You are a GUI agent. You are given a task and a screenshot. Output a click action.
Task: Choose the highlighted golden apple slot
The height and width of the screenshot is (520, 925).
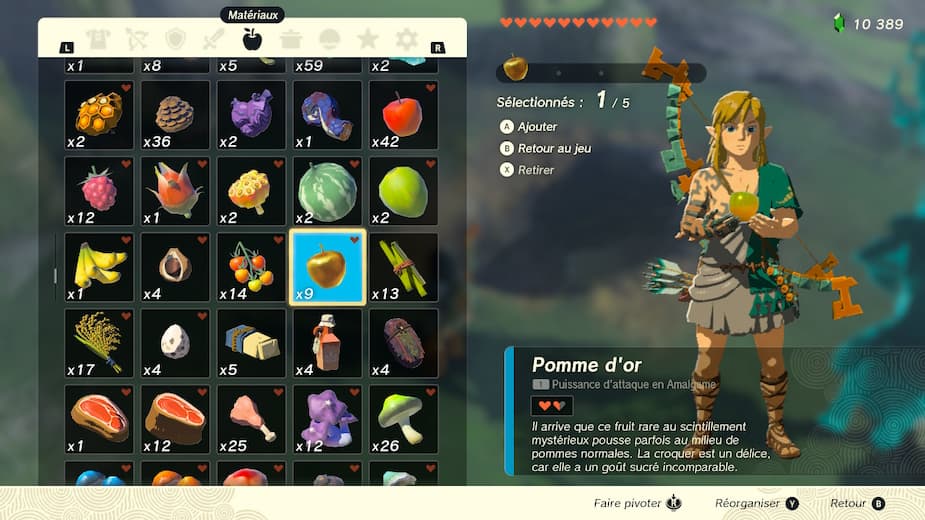327,266
